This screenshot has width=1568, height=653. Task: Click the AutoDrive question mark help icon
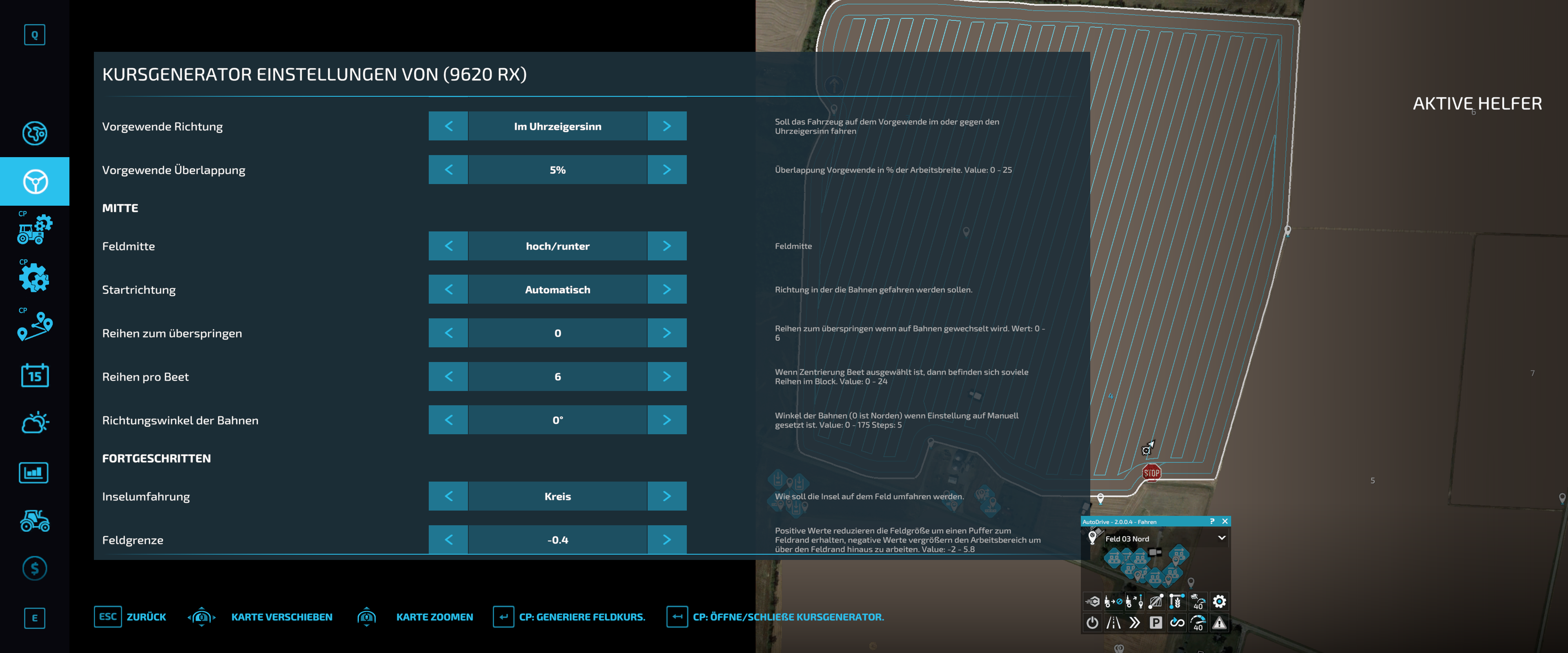pyautogui.click(x=1212, y=522)
